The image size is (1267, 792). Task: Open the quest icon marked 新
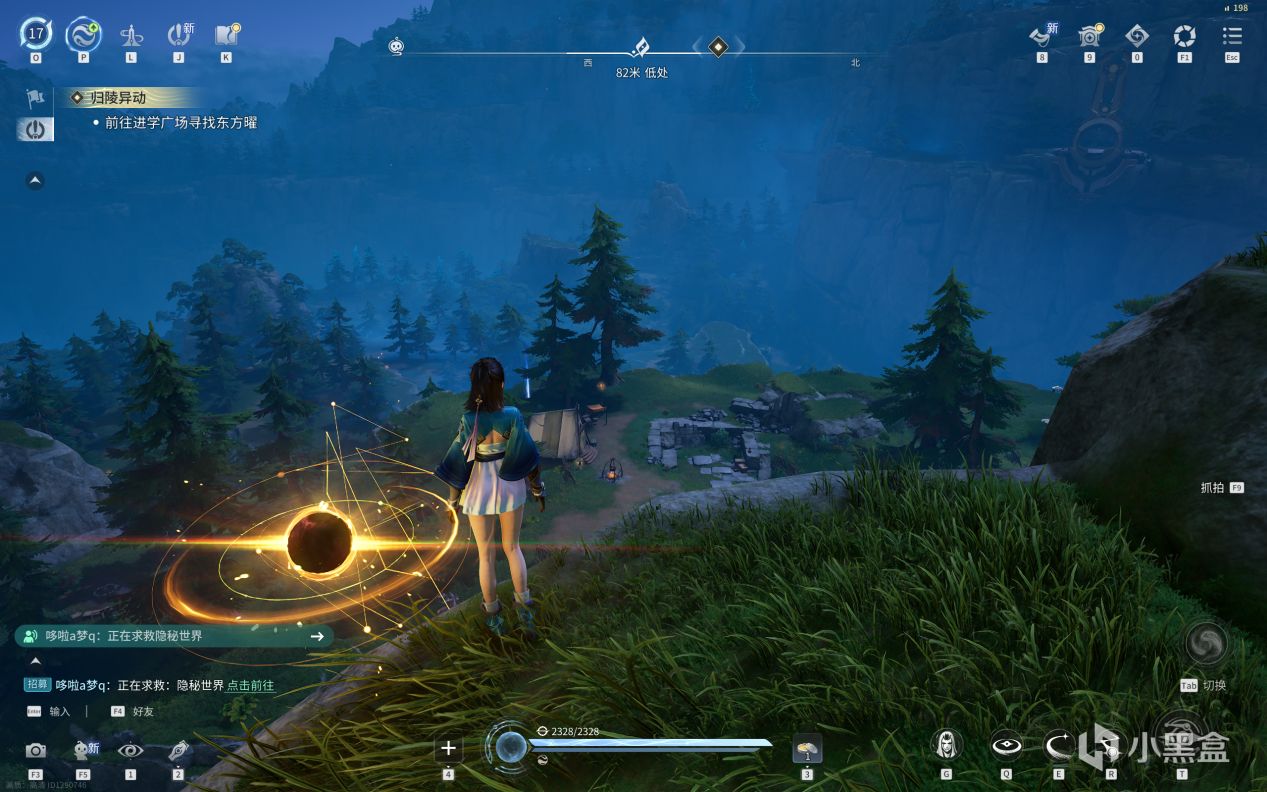tap(179, 35)
